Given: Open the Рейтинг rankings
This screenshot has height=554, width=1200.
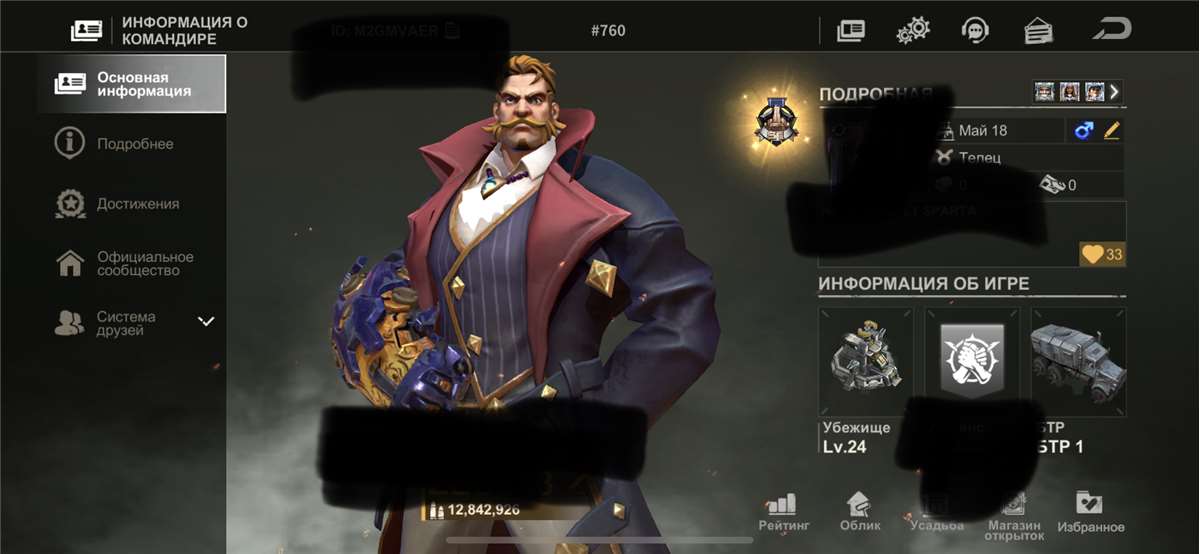Looking at the screenshot, I should [784, 511].
